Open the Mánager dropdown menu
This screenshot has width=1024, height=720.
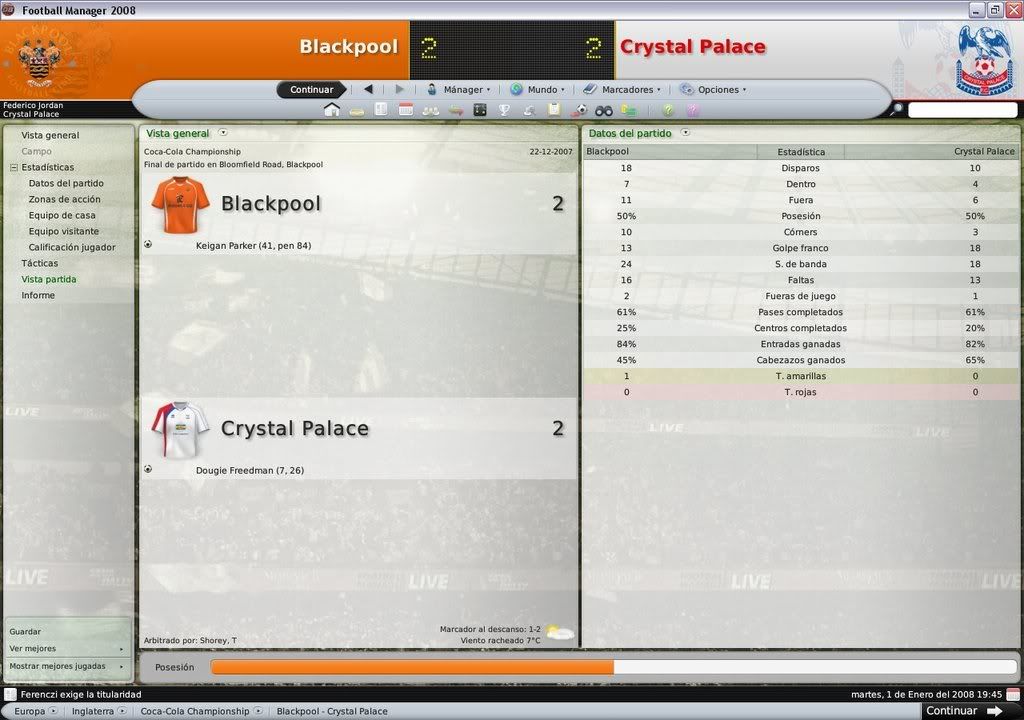click(x=462, y=90)
